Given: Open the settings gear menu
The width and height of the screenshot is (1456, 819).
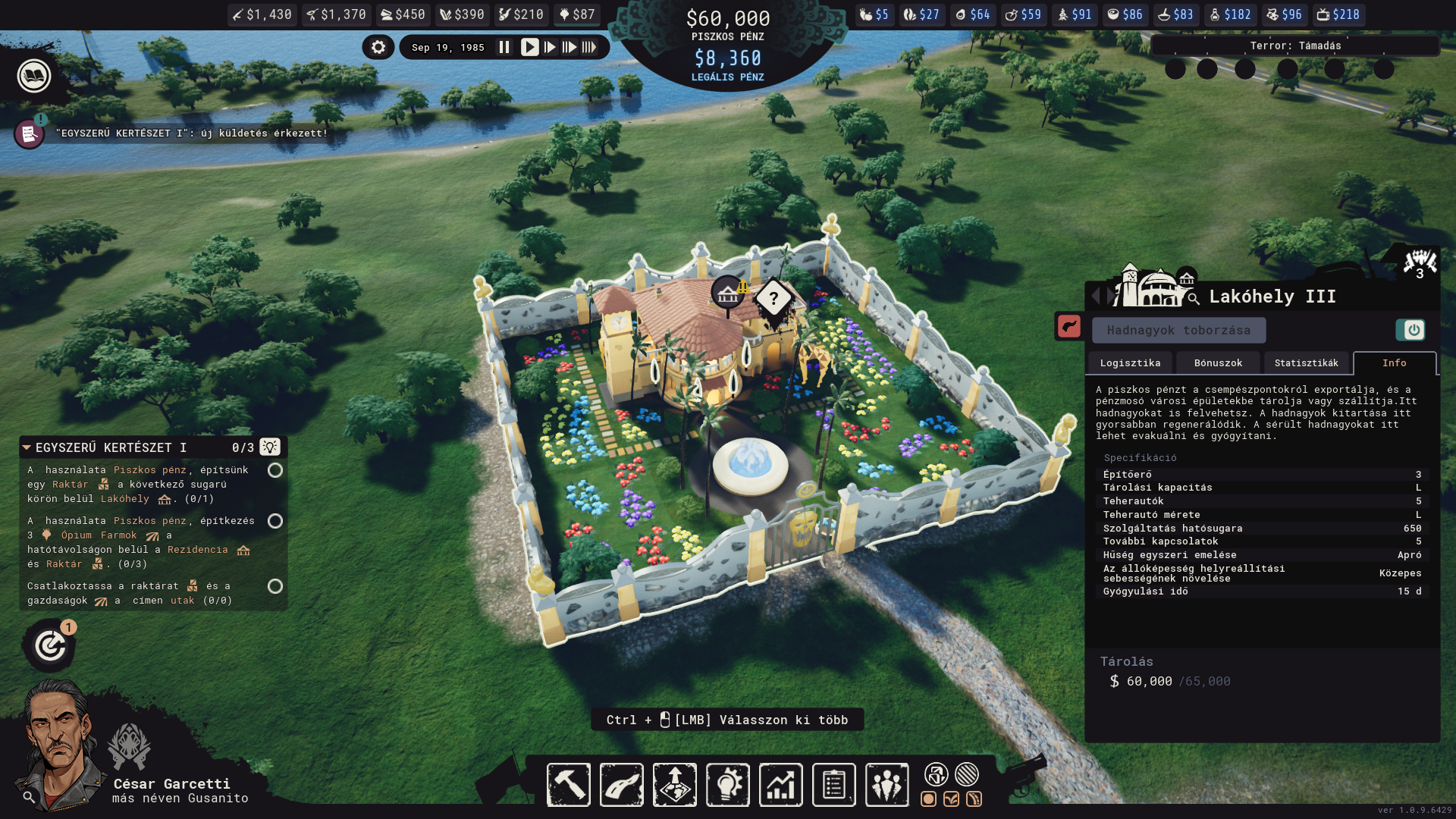Looking at the screenshot, I should point(378,48).
